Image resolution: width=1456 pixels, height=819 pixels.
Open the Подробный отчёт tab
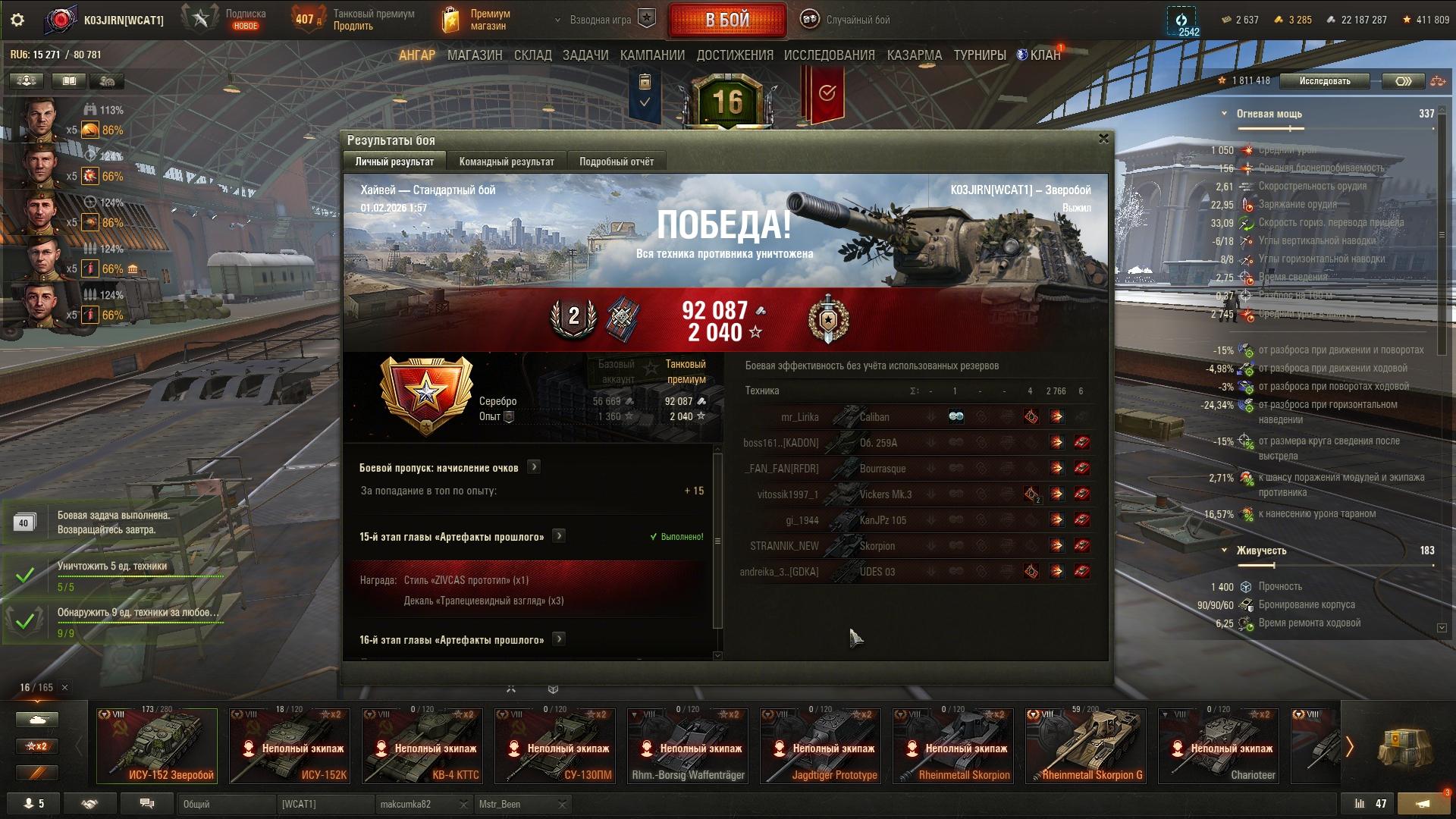616,162
